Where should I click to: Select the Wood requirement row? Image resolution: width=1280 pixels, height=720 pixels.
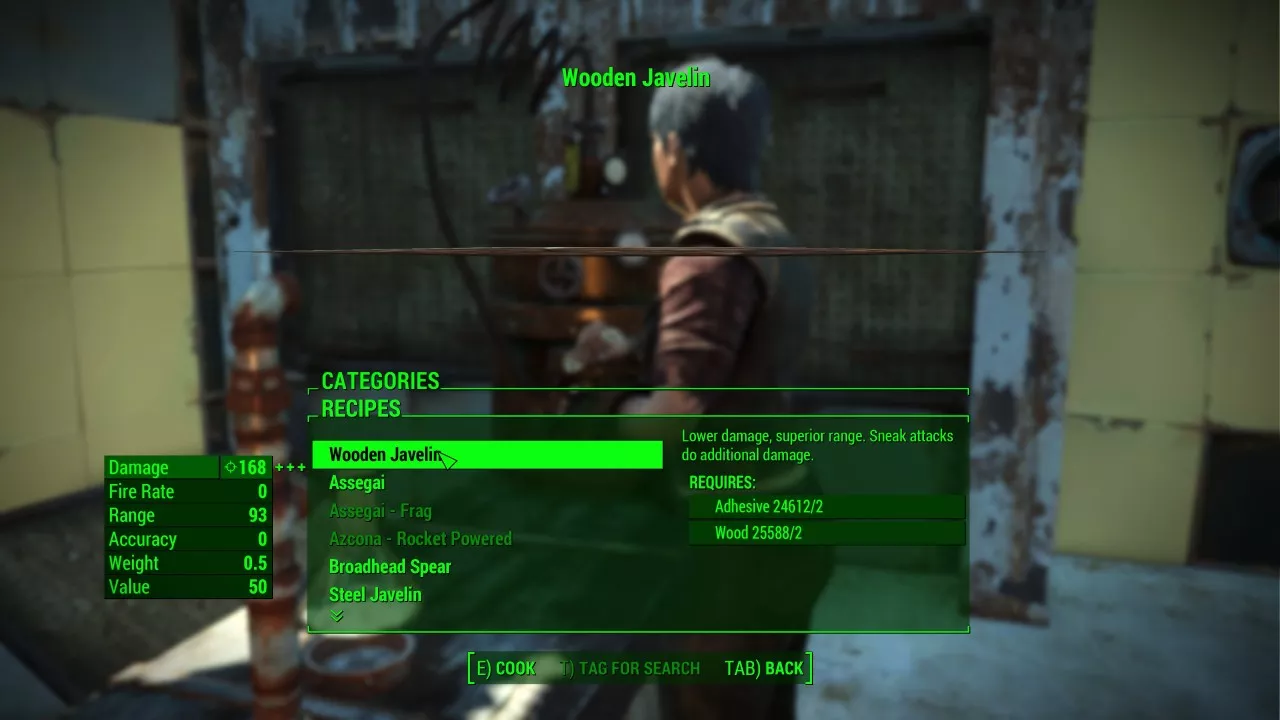[x=826, y=534]
